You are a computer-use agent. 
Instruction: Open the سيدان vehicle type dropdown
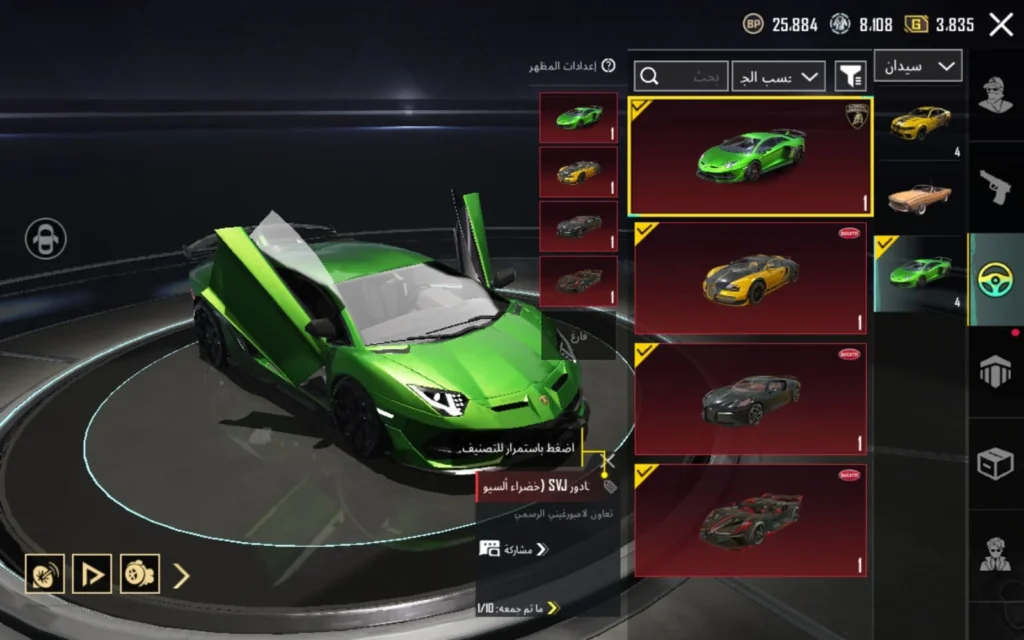coord(918,66)
